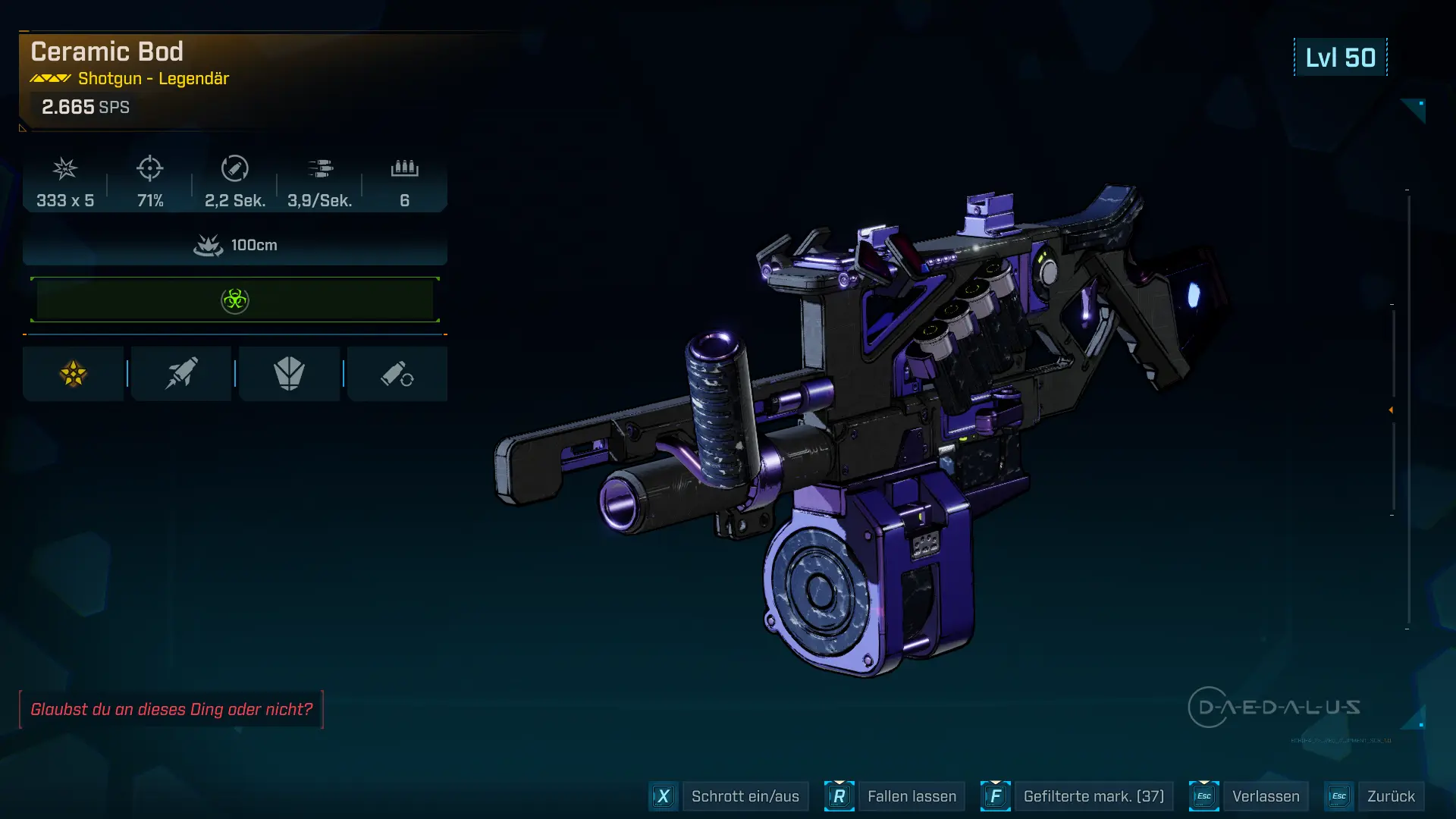Select the green biohazard element bar
The width and height of the screenshot is (1456, 819).
click(x=235, y=300)
